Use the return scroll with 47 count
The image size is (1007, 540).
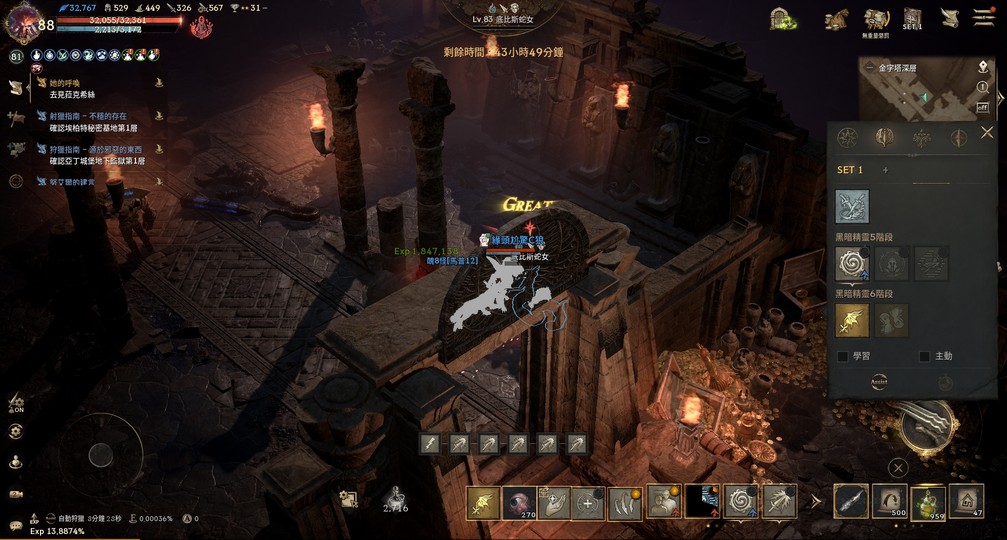point(966,500)
